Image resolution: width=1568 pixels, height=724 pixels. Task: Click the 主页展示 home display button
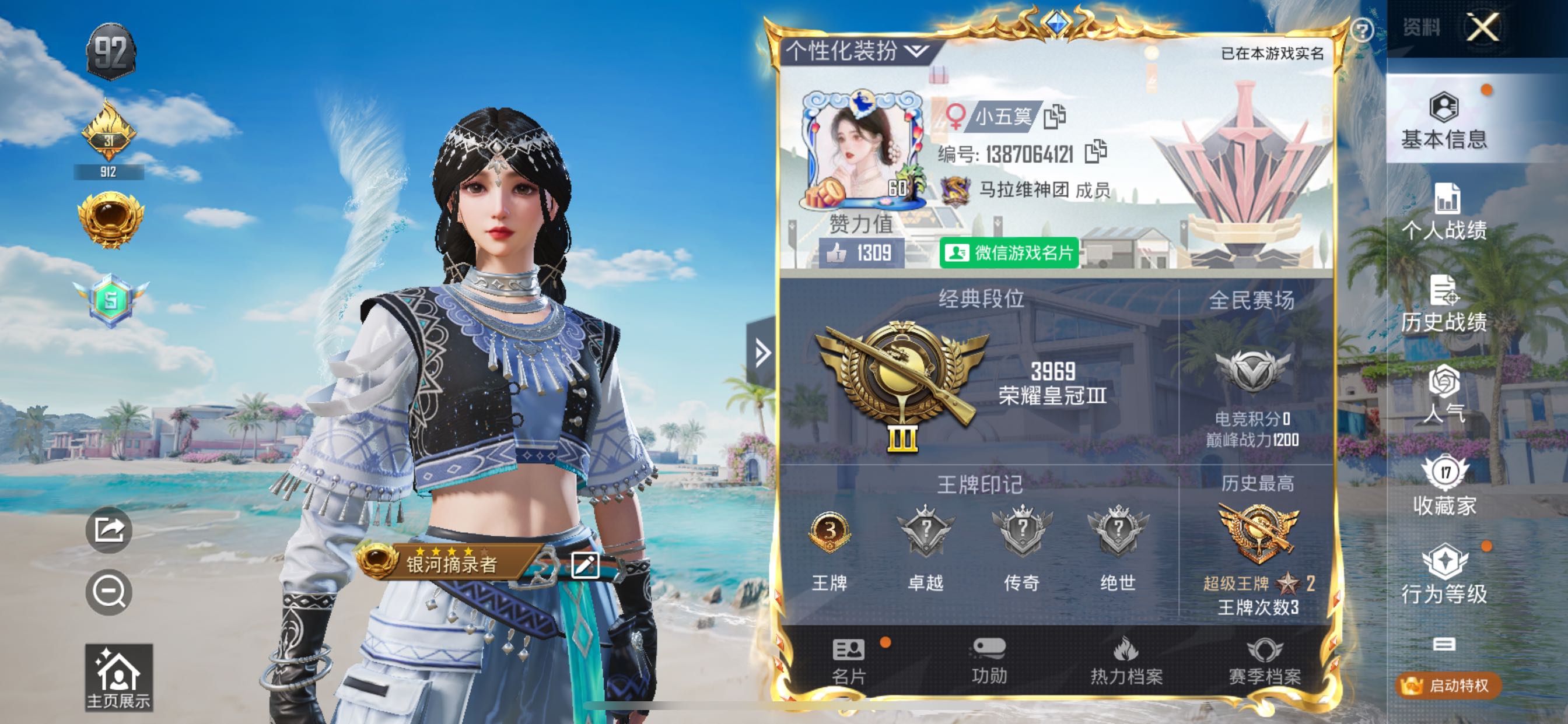click(x=118, y=677)
